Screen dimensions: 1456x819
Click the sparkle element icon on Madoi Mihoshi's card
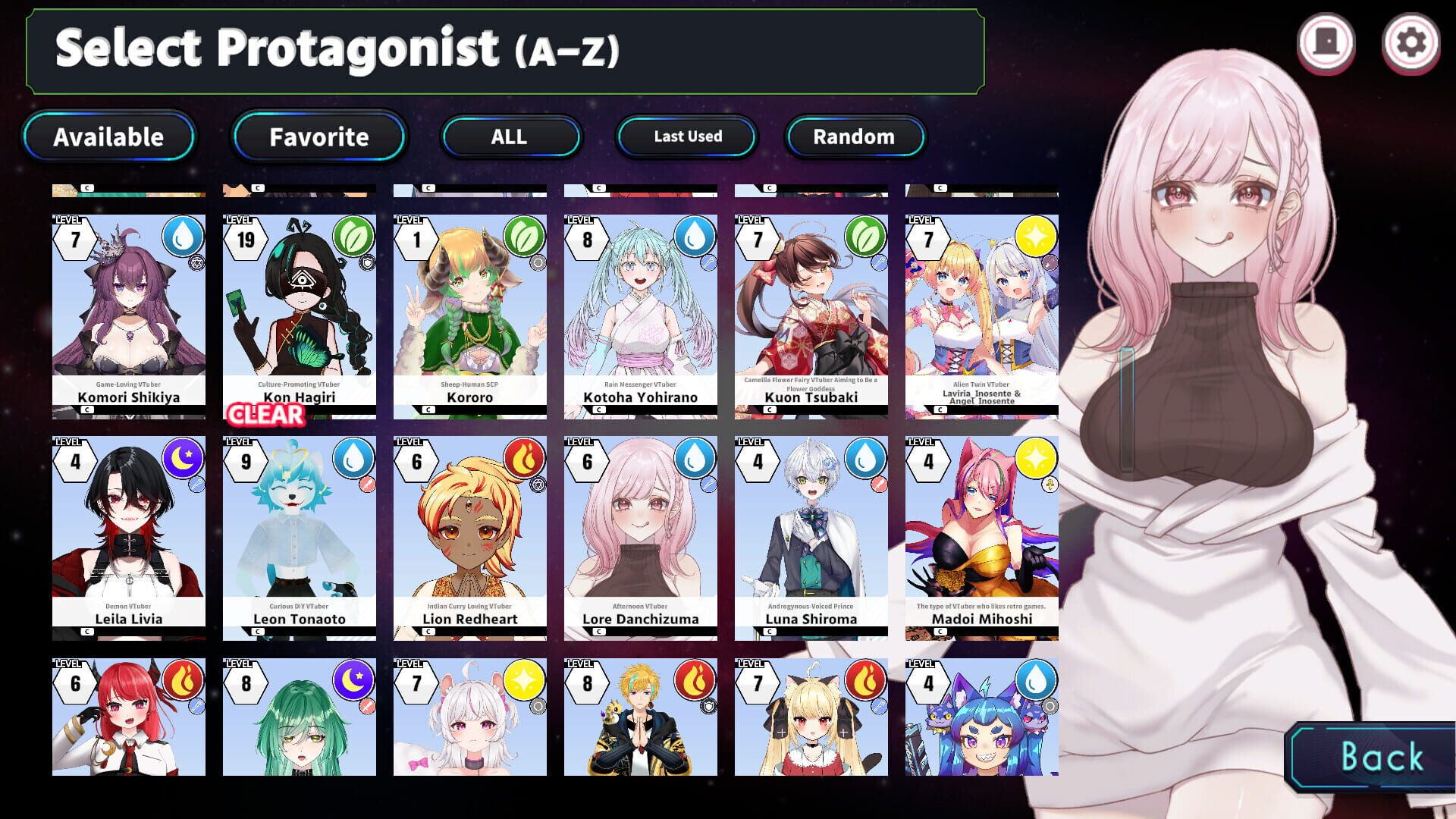pos(1036,461)
